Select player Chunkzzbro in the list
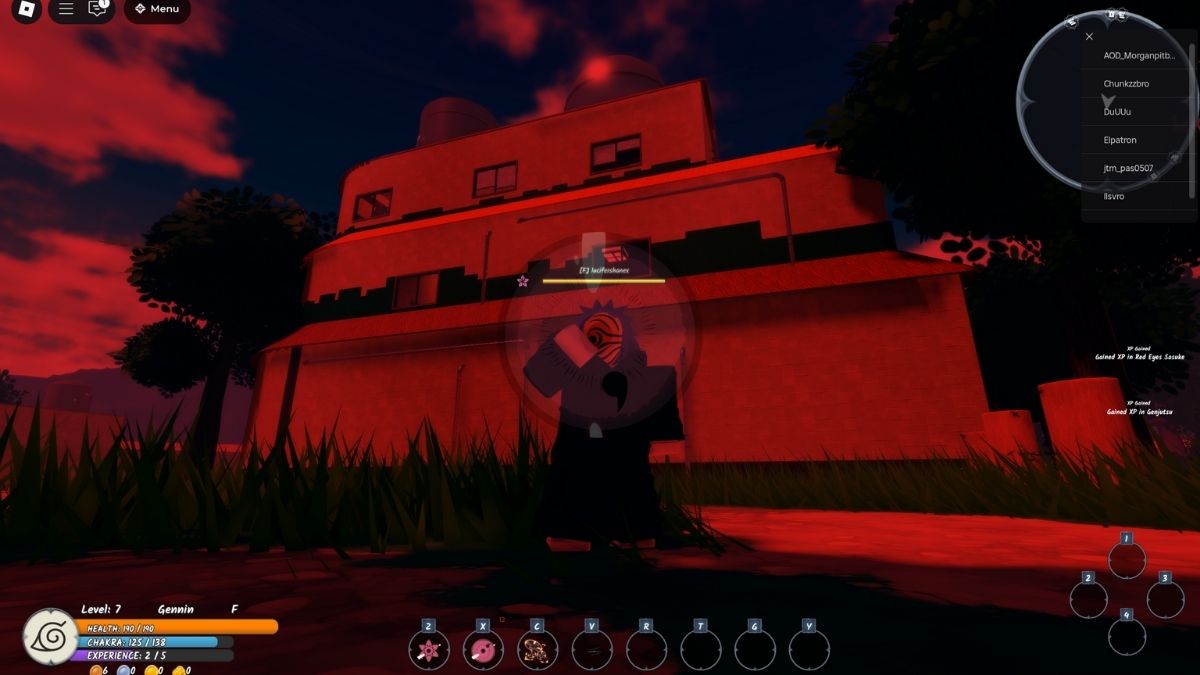1200x675 pixels. tap(1126, 84)
